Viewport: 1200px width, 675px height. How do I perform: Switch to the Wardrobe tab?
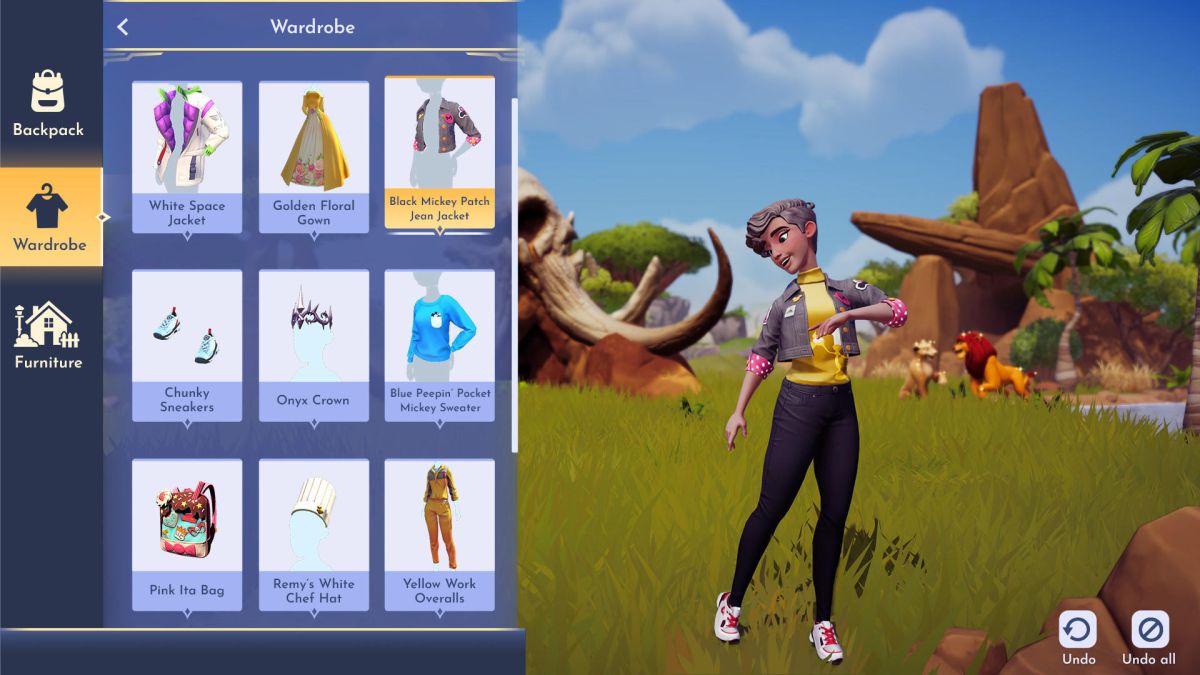tap(49, 217)
